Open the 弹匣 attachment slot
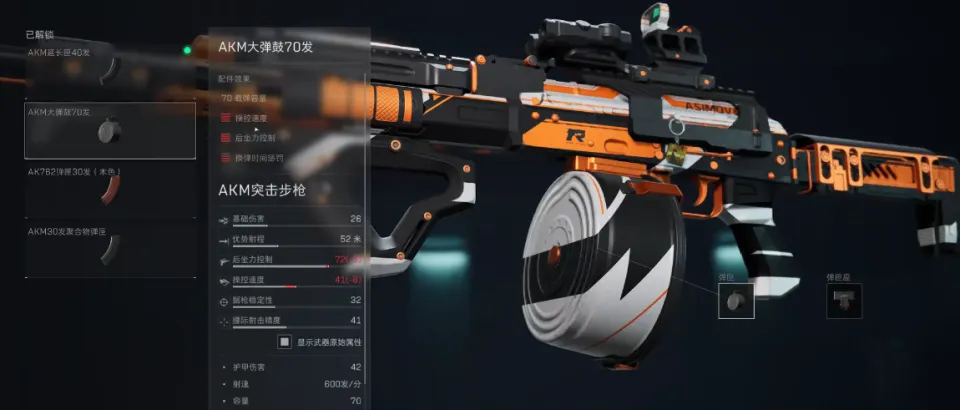The image size is (960, 410). coord(735,300)
